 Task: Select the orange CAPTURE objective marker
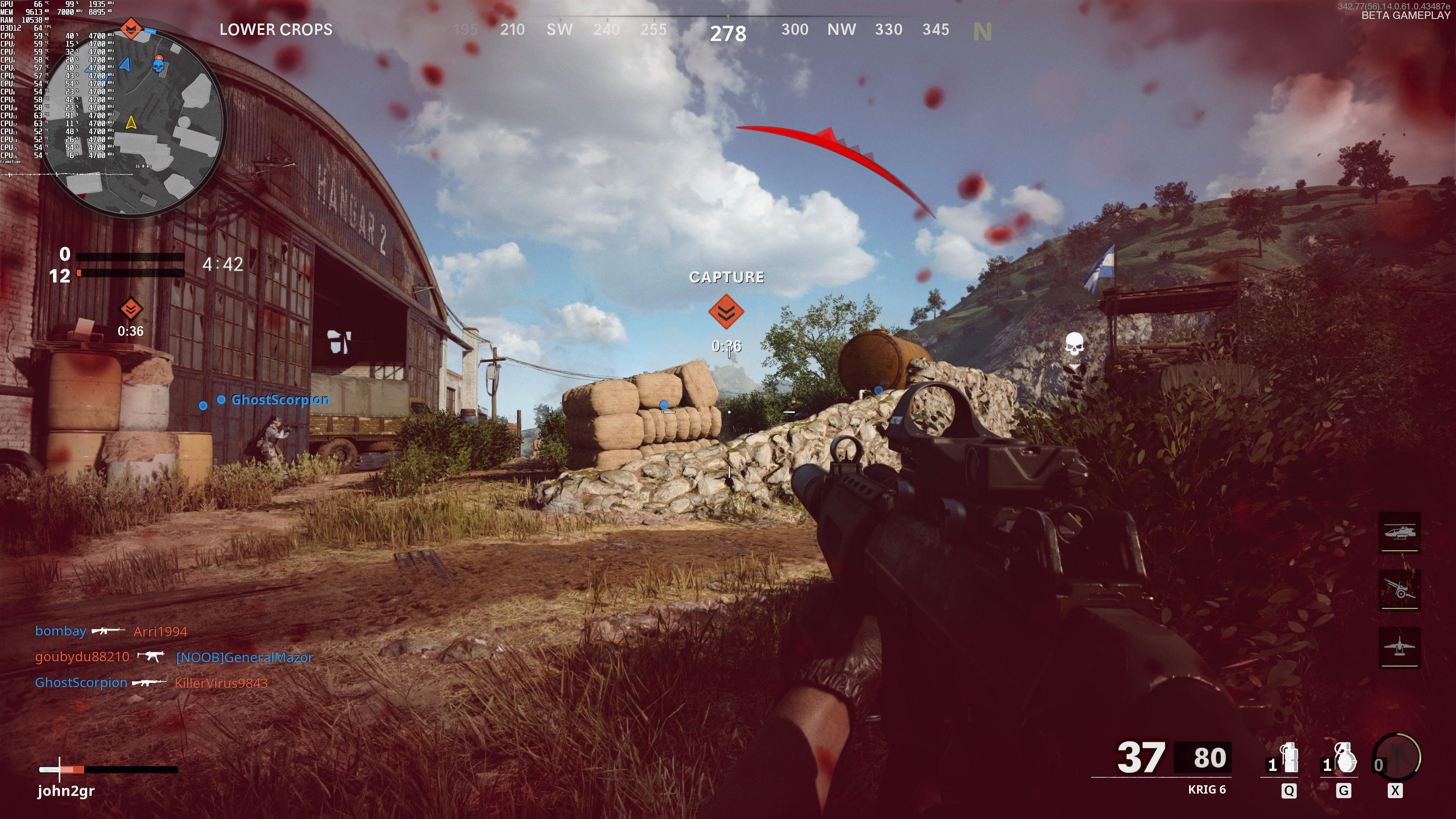point(726,311)
